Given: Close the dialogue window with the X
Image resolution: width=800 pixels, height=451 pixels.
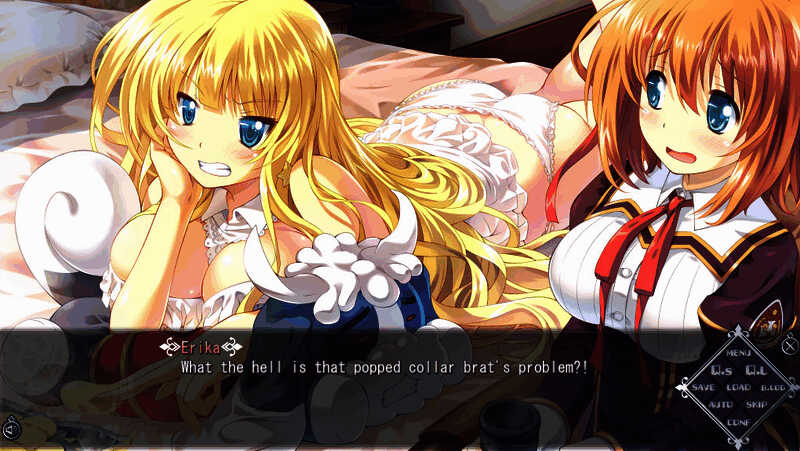Looking at the screenshot, I should pos(790,346).
